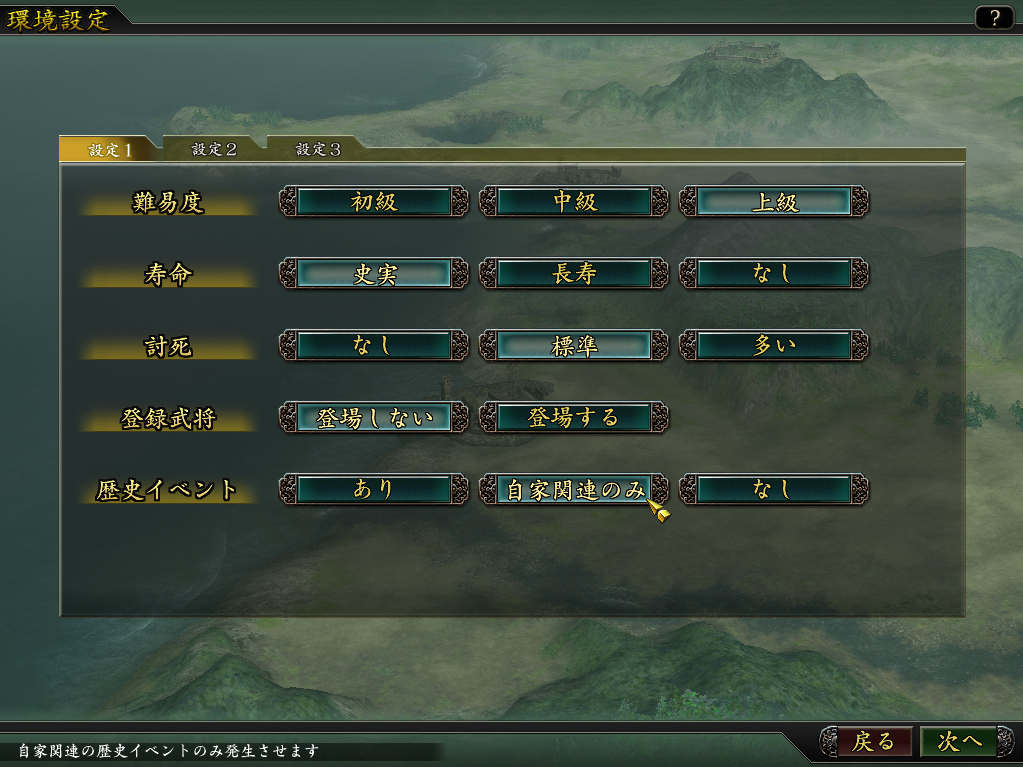Select なし in the 討死 row

tap(374, 346)
